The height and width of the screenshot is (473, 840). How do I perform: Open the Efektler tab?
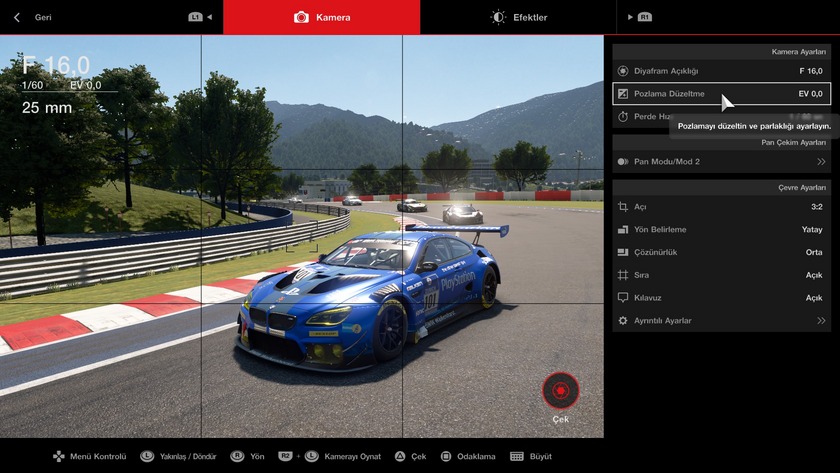click(x=519, y=17)
